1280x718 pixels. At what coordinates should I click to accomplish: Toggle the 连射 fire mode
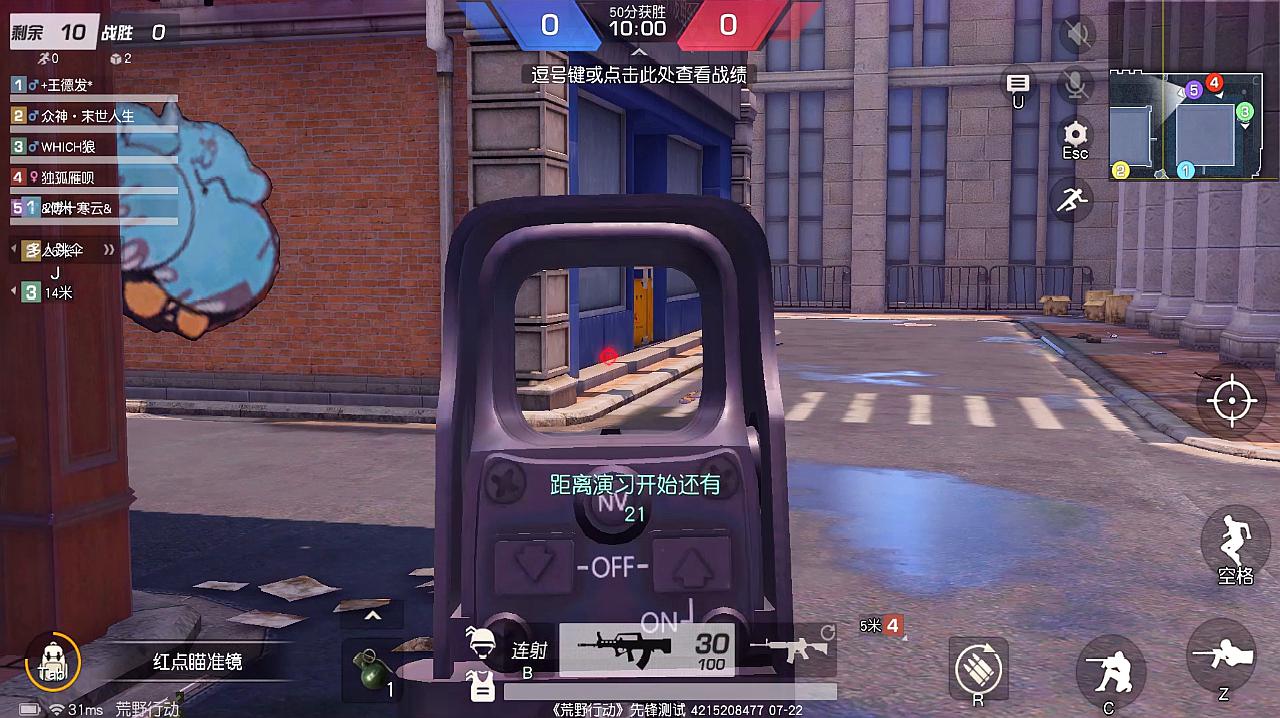[528, 651]
